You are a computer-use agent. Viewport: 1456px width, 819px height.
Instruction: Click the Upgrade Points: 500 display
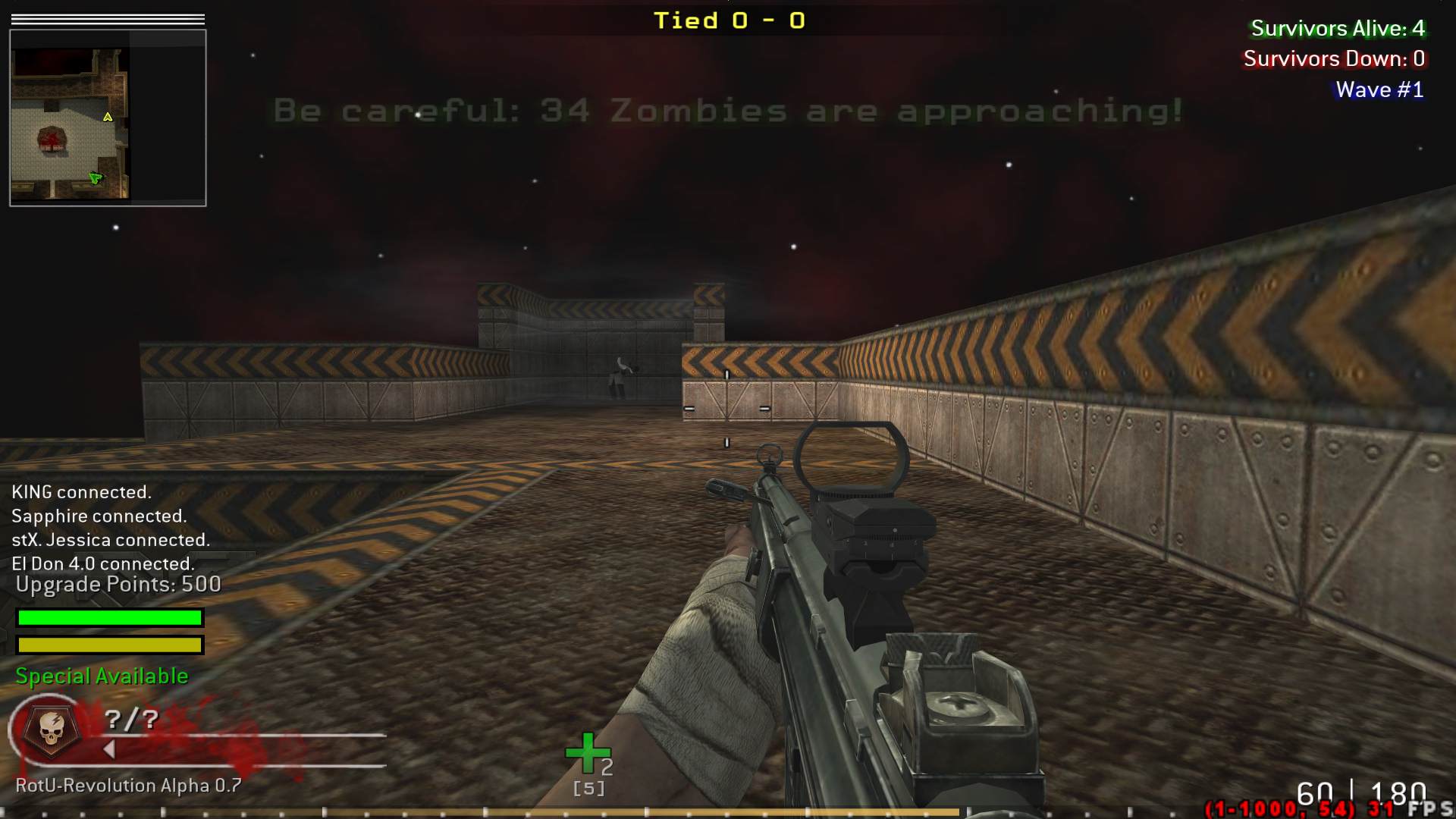tap(118, 585)
